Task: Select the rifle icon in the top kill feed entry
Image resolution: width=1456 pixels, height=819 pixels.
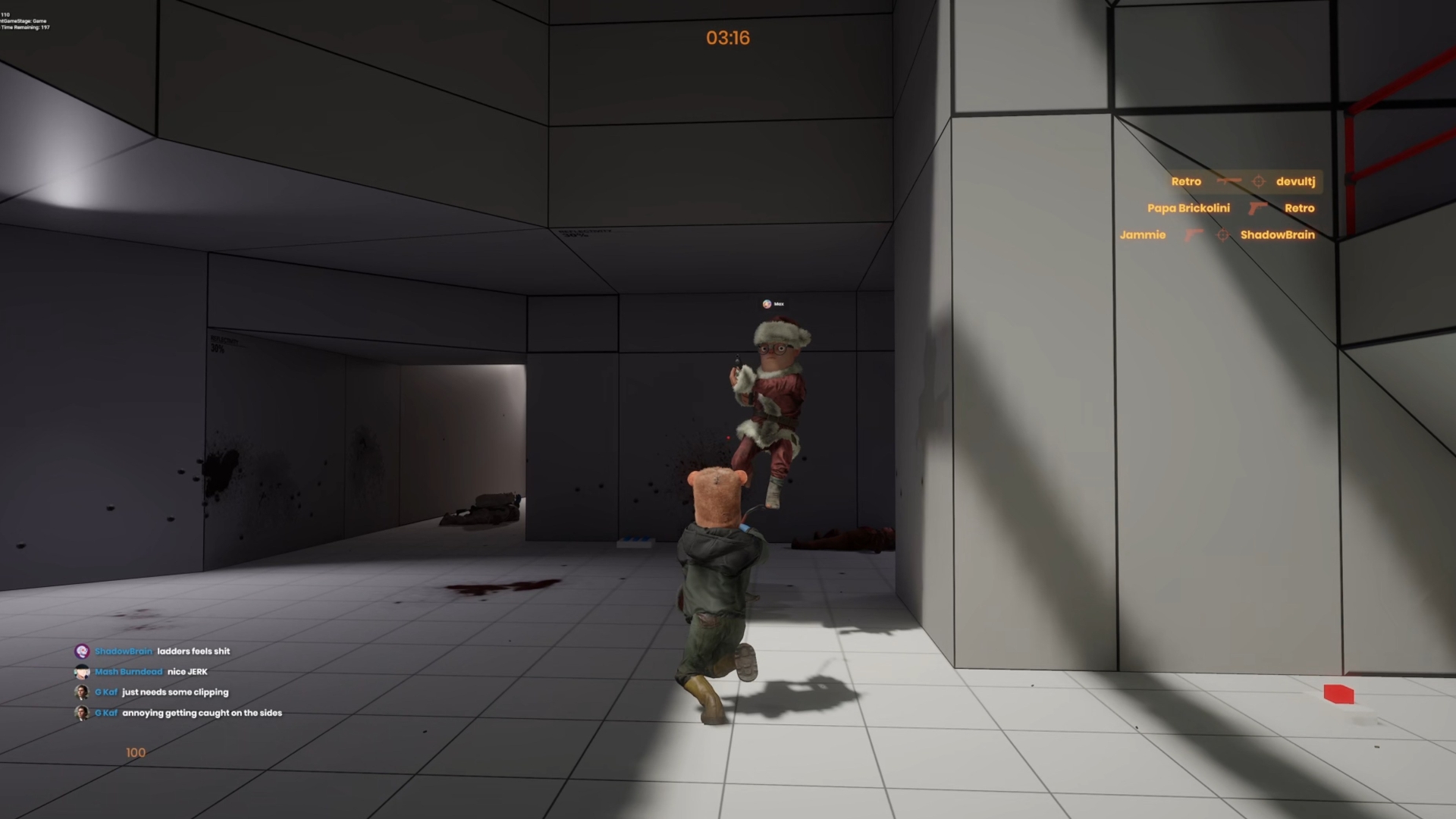Action: (x=1228, y=181)
